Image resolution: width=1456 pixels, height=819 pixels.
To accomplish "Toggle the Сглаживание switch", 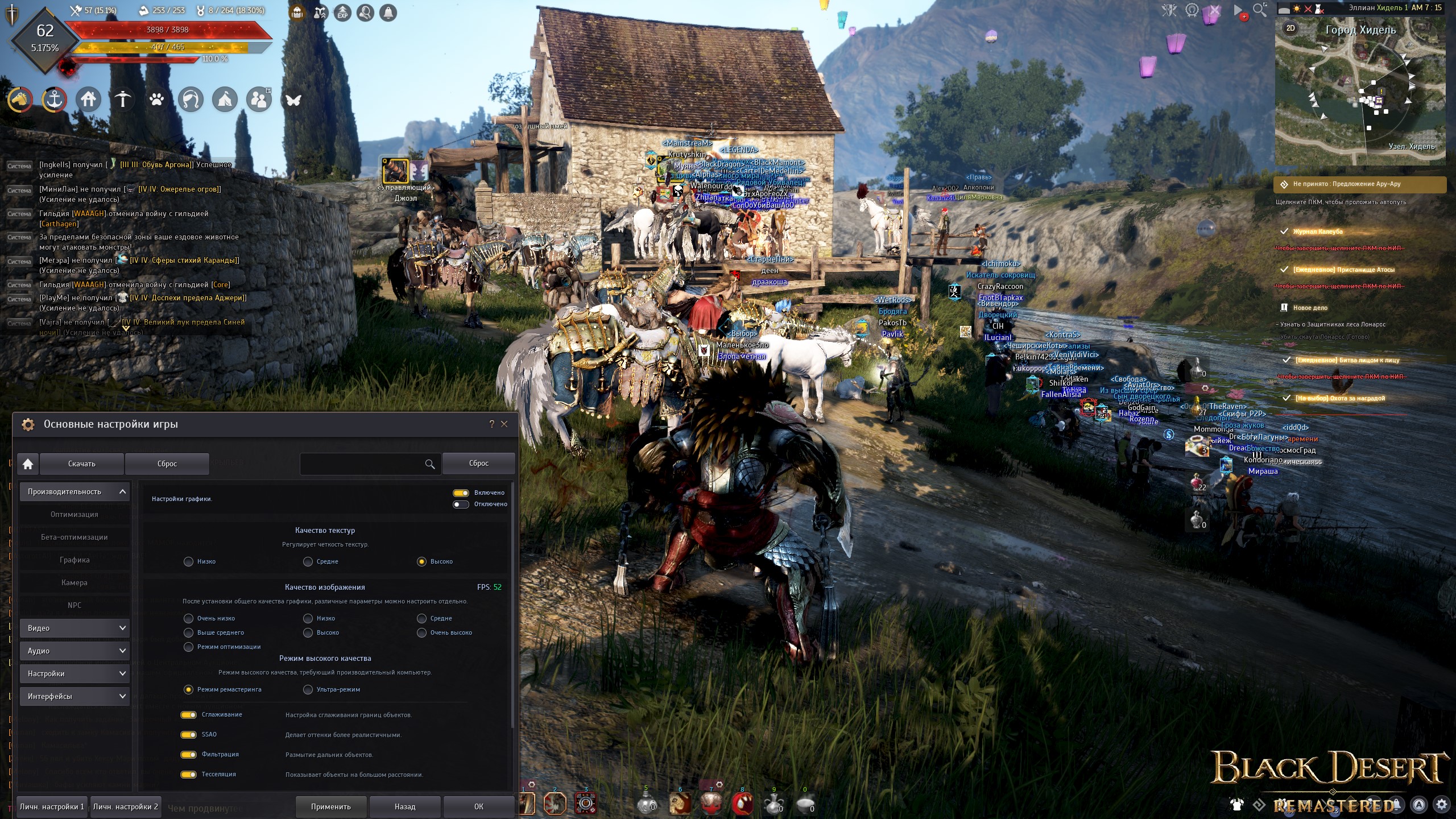I will pyautogui.click(x=188, y=715).
